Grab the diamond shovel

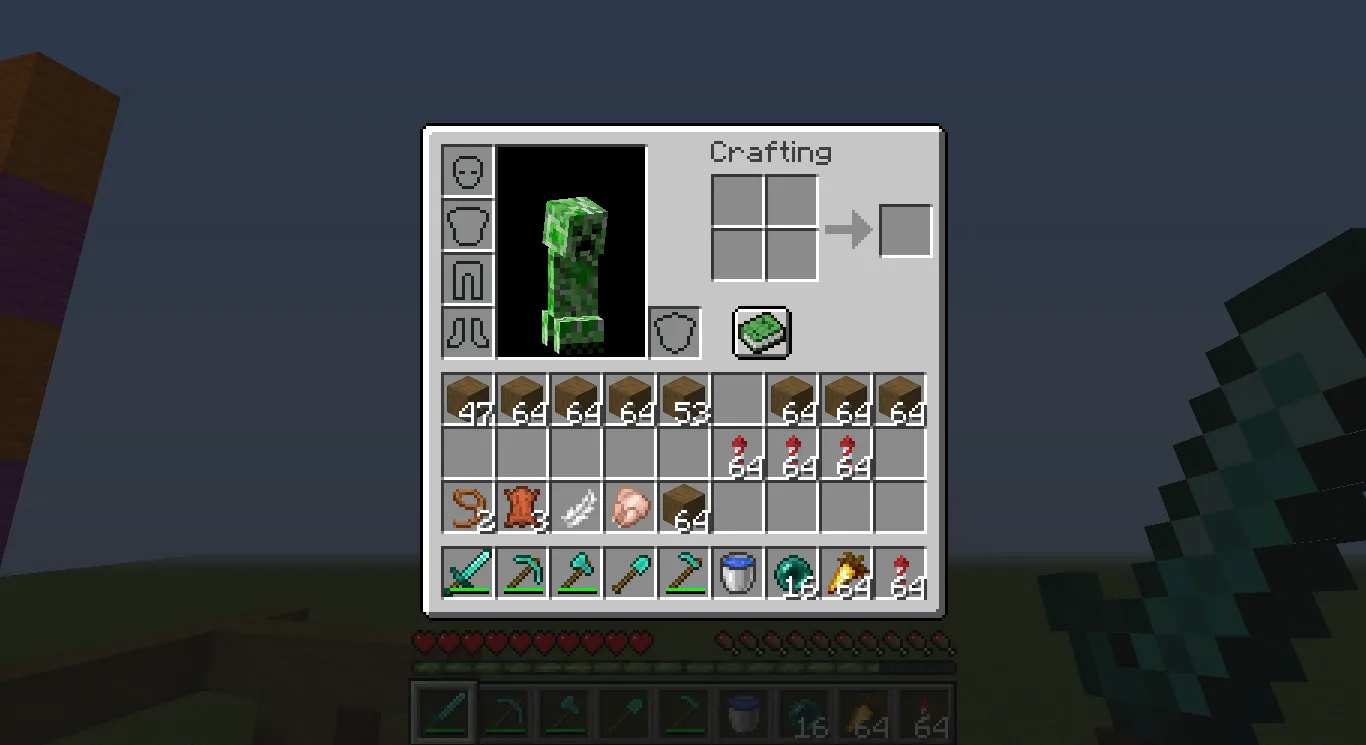(x=628, y=572)
